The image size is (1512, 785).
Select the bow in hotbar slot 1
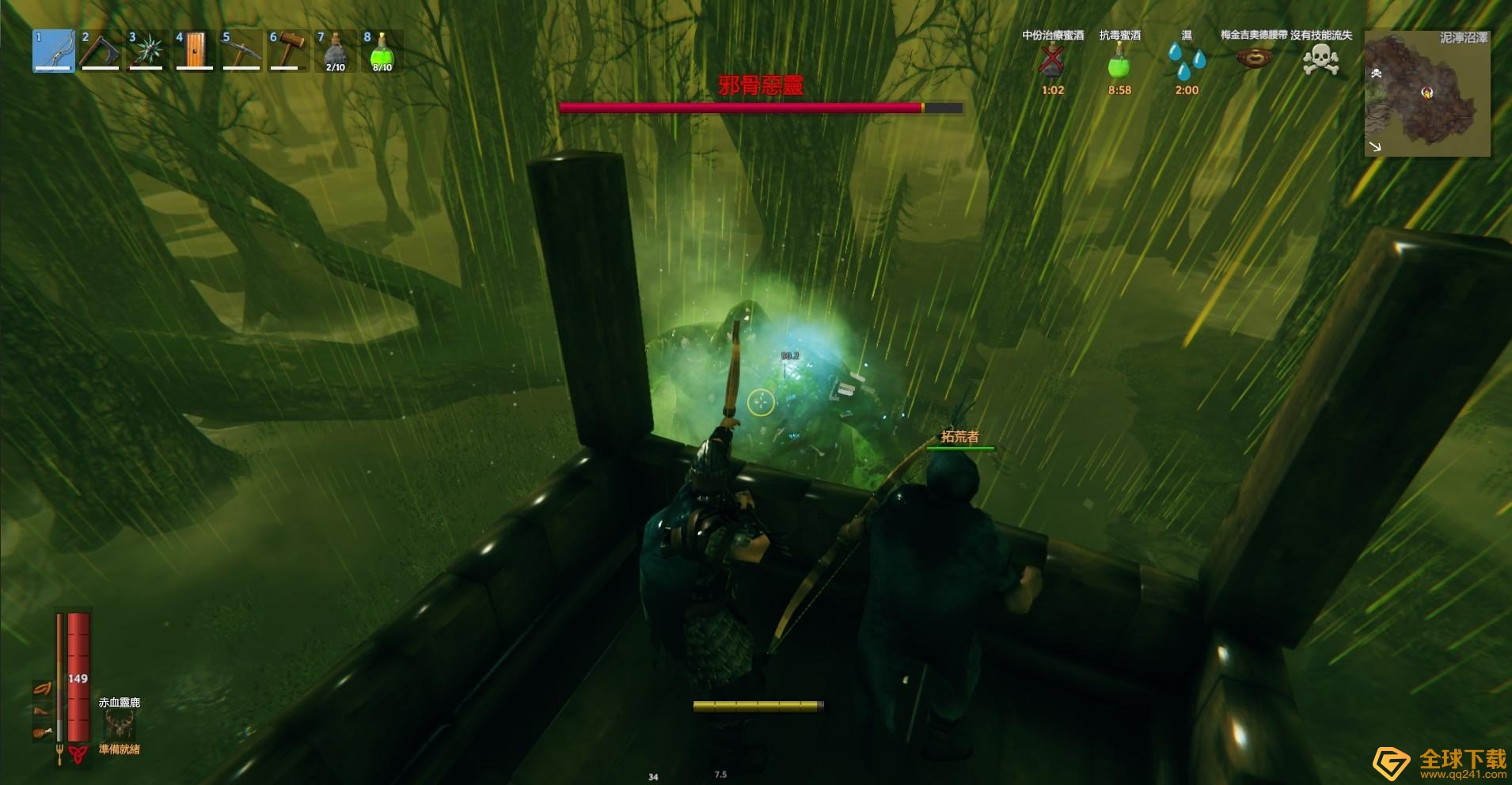point(54,51)
